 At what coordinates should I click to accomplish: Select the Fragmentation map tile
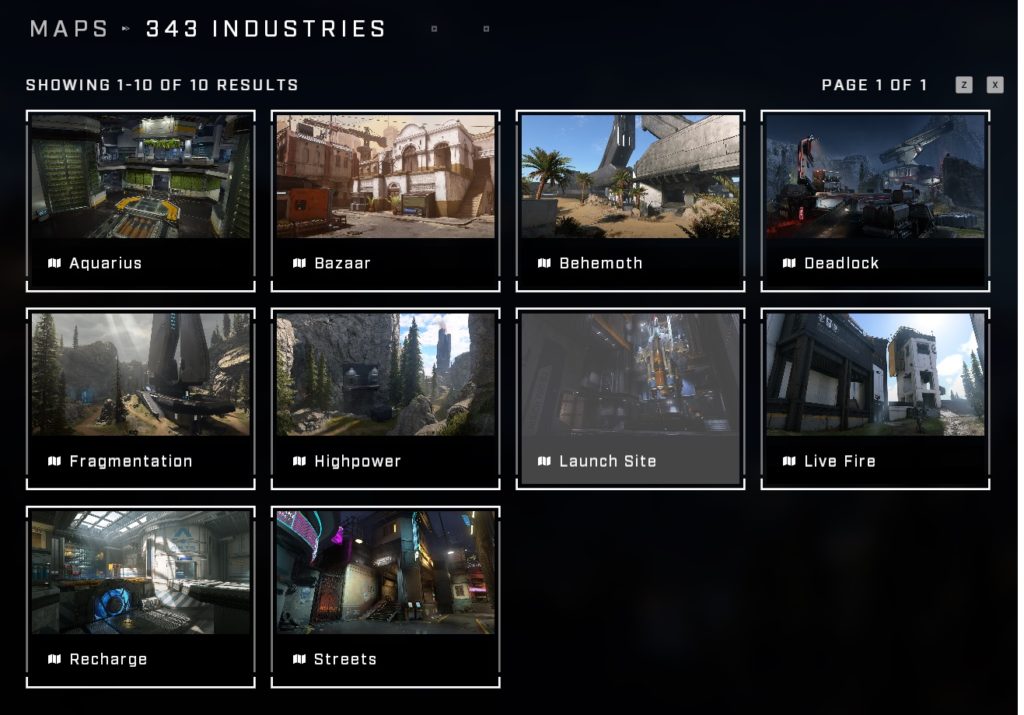click(x=141, y=398)
